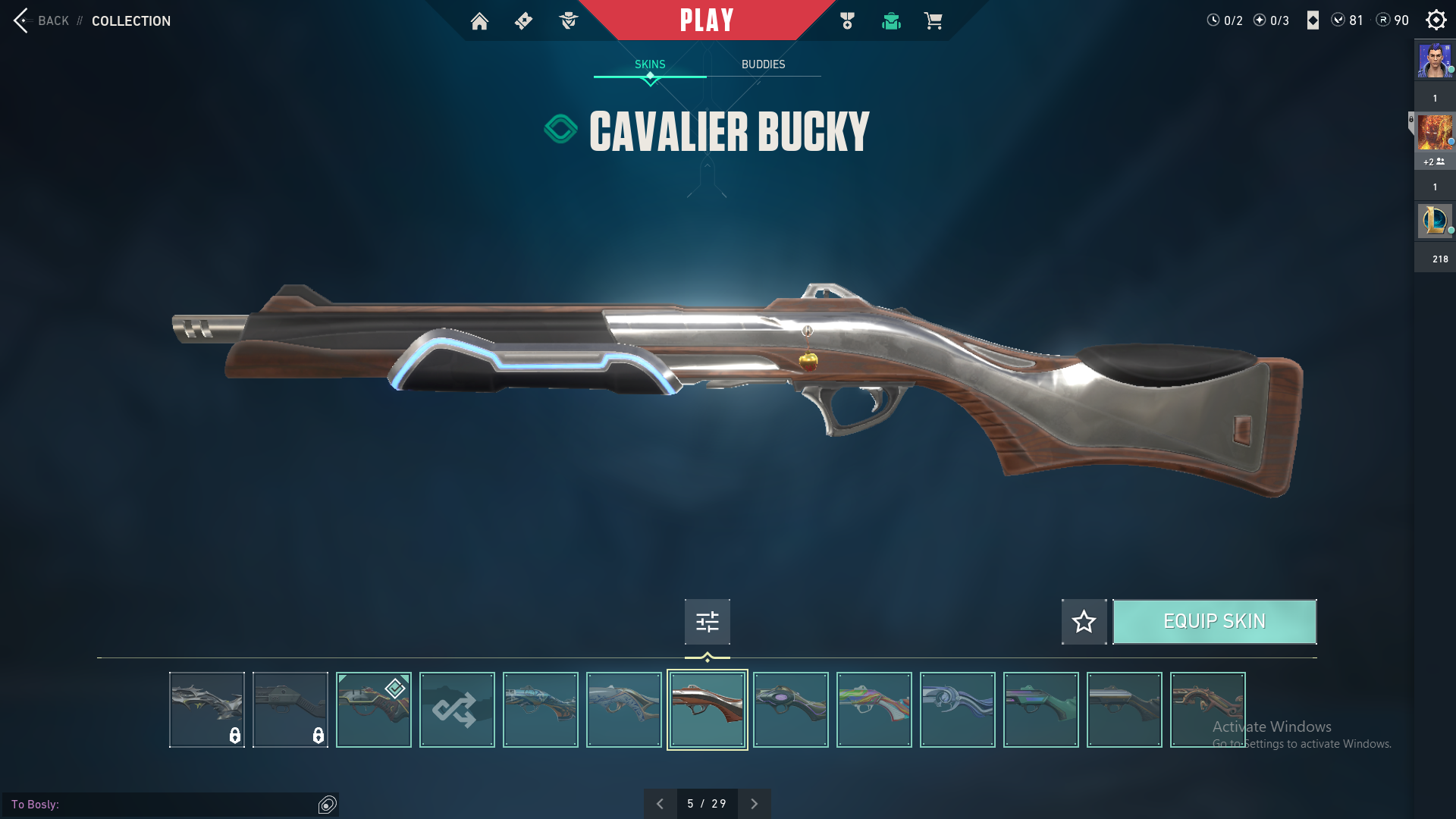Select the currently equipped Bucky skin thumbnail
The height and width of the screenshot is (819, 1456).
[373, 710]
